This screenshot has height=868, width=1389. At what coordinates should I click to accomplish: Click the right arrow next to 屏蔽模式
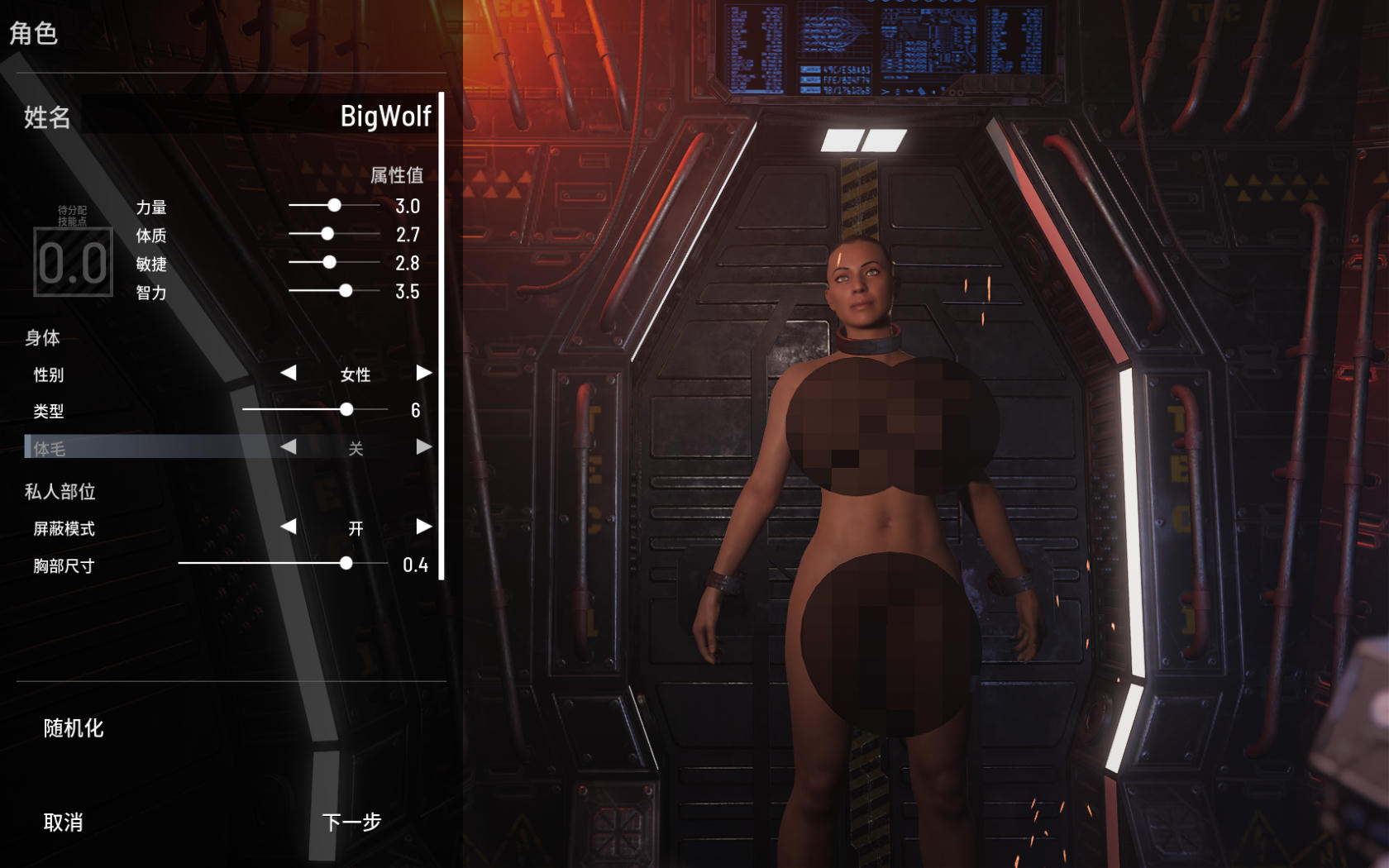425,527
